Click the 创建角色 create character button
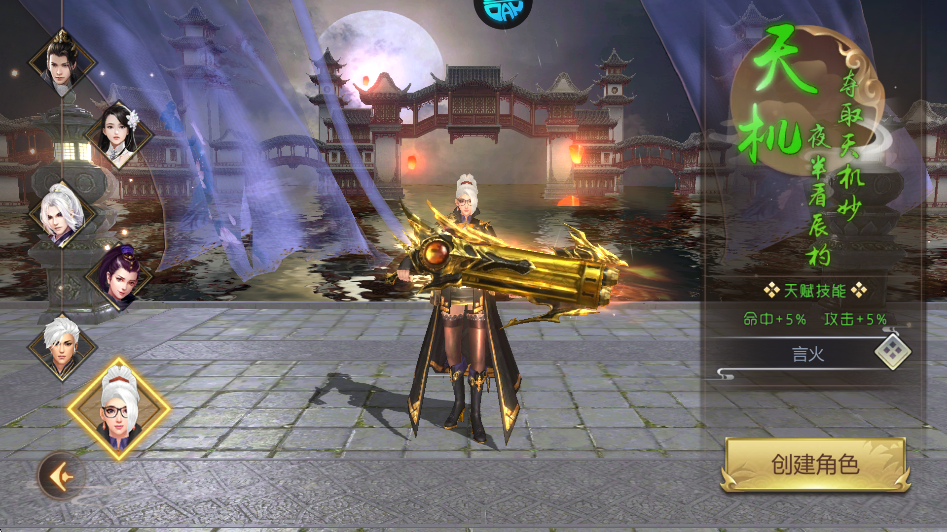The height and width of the screenshot is (532, 947). pos(815,465)
